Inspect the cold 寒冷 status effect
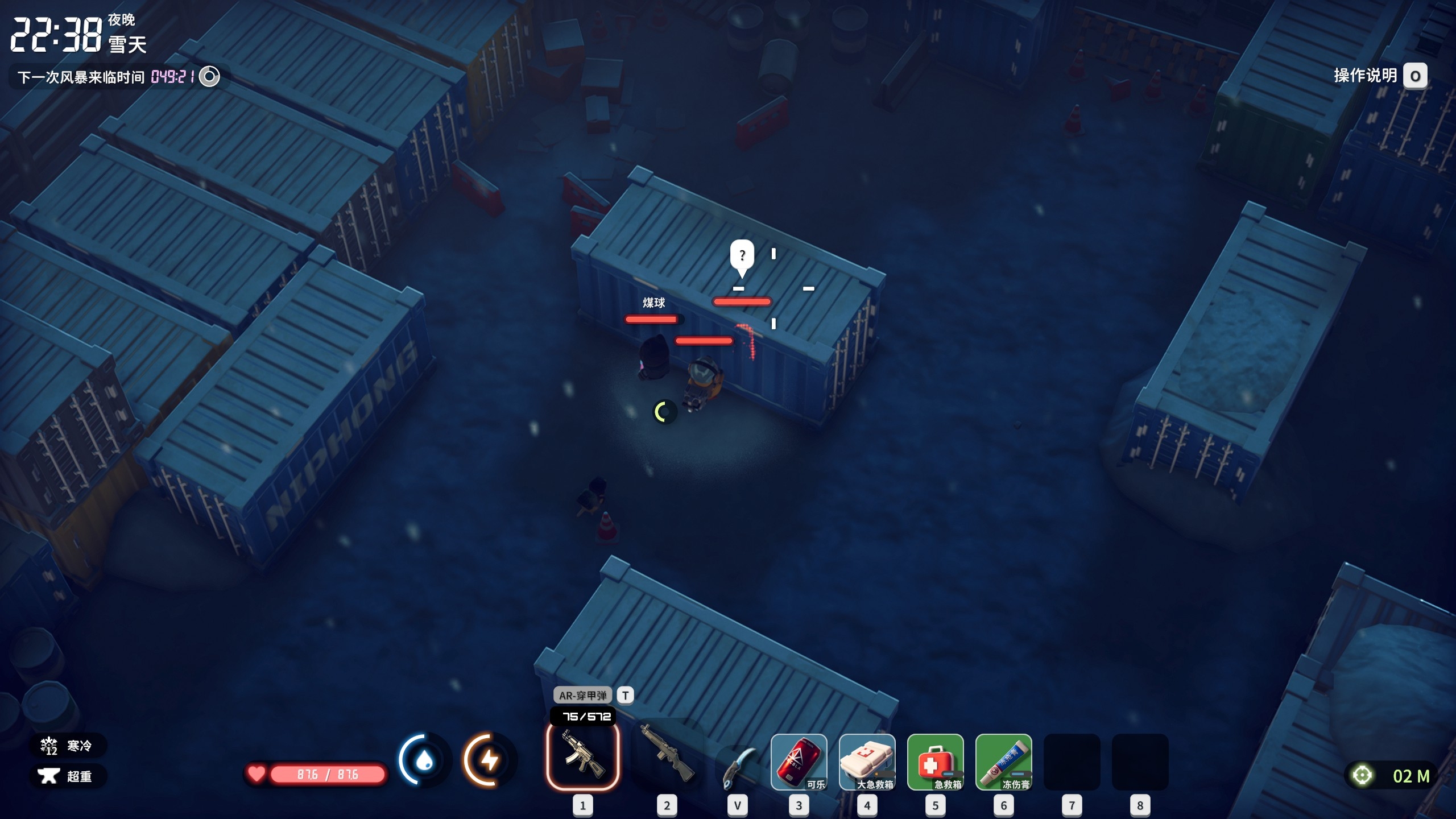1456x819 pixels. pyautogui.click(x=67, y=746)
